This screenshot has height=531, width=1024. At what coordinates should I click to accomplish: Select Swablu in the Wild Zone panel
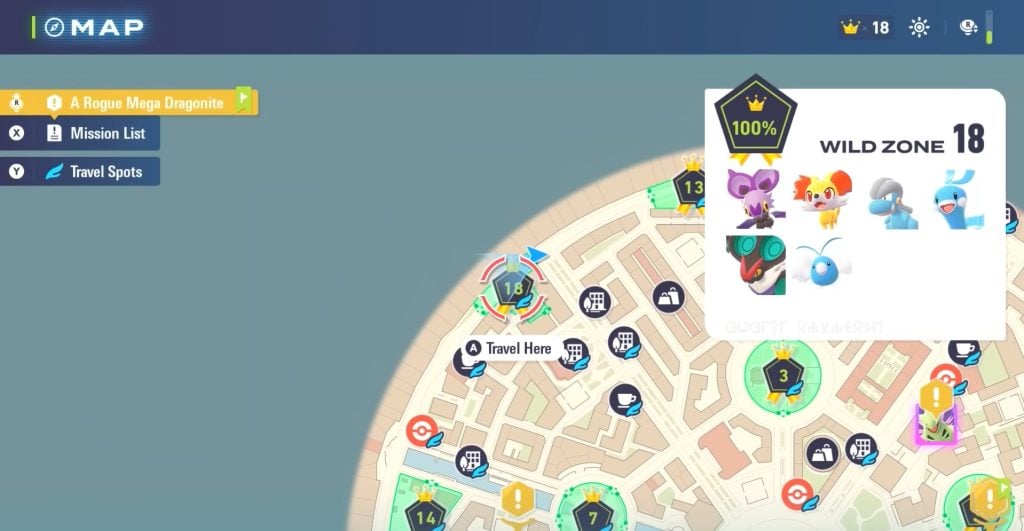tap(822, 264)
